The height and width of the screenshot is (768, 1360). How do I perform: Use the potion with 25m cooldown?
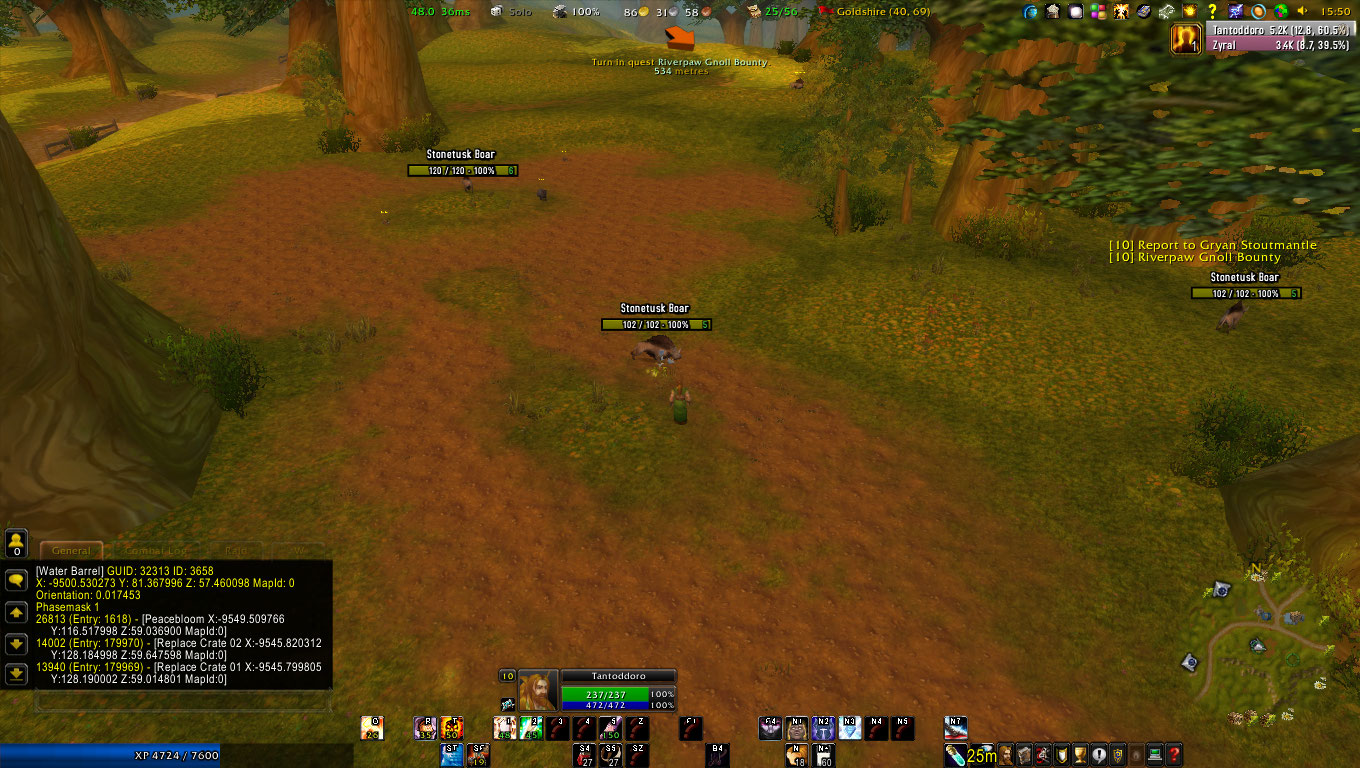click(954, 754)
